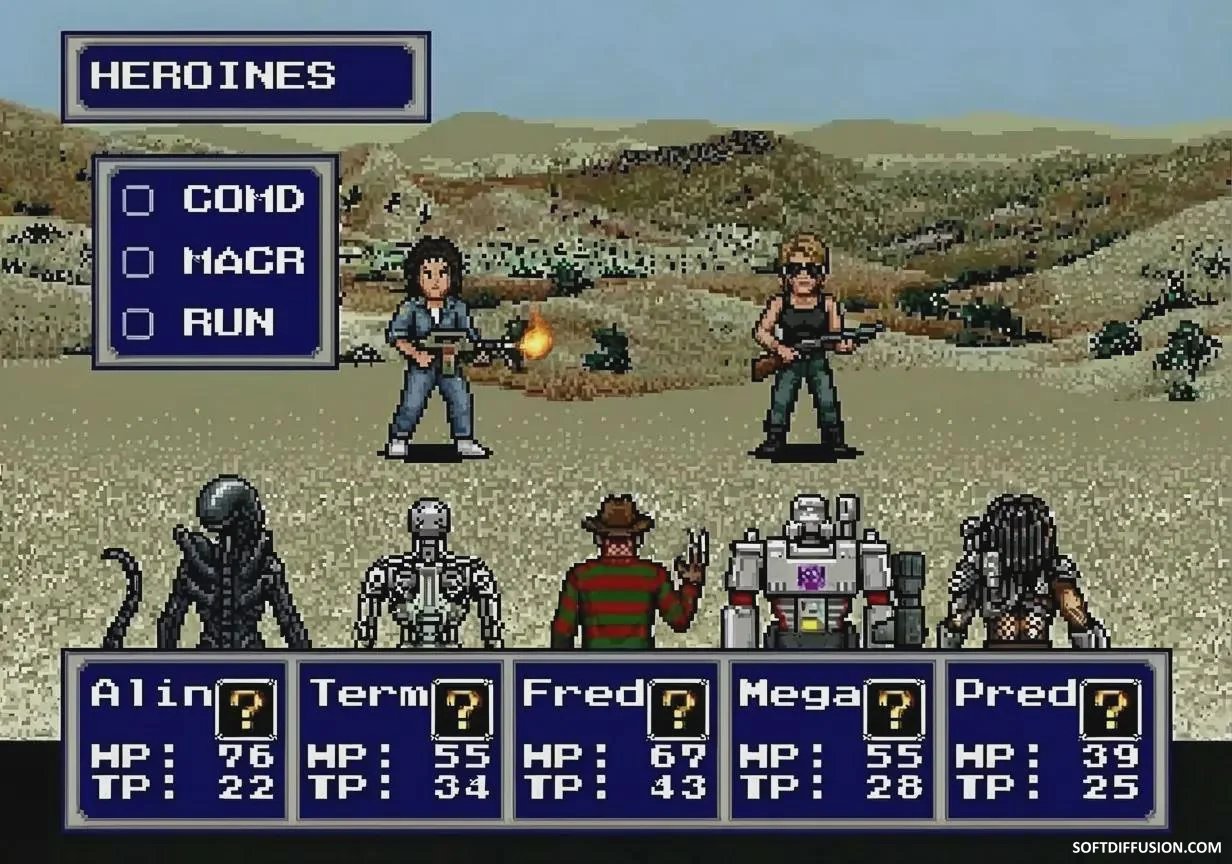Click the question mark icon beside Pred
This screenshot has height=864, width=1232.
coord(1111,710)
